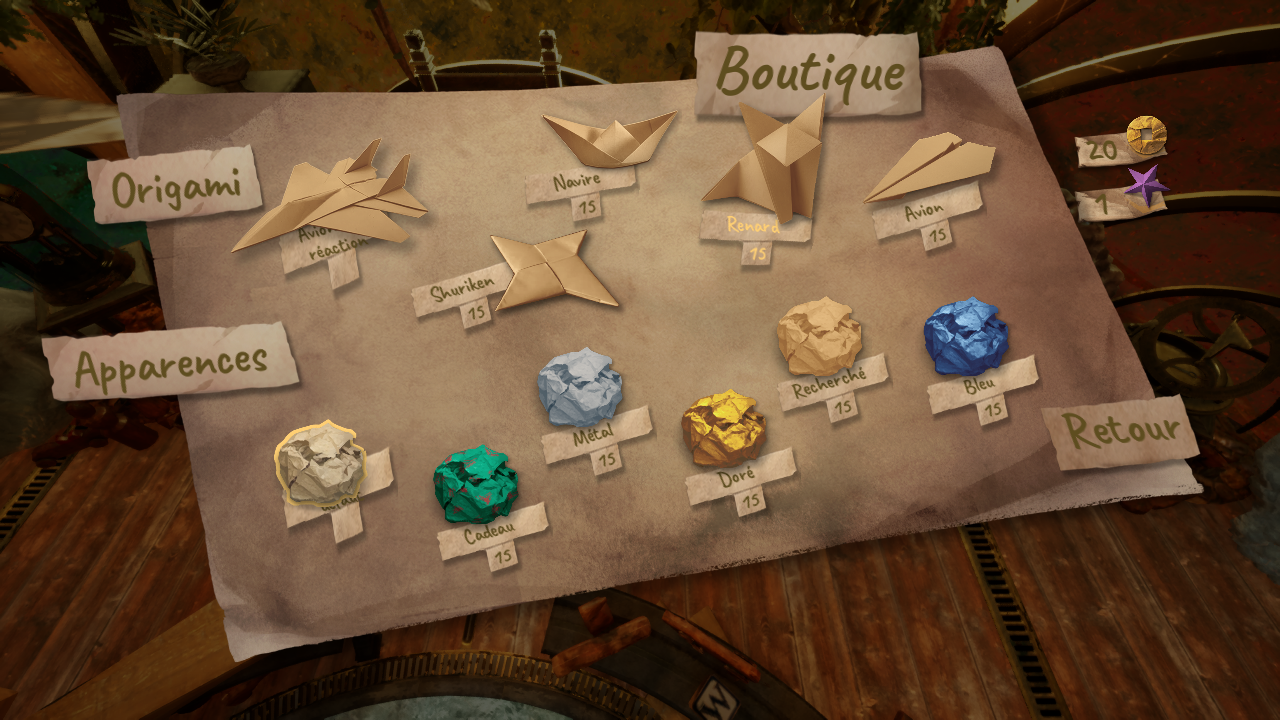Choose the Avion paper plane origami
The height and width of the screenshot is (720, 1280).
pos(929,167)
